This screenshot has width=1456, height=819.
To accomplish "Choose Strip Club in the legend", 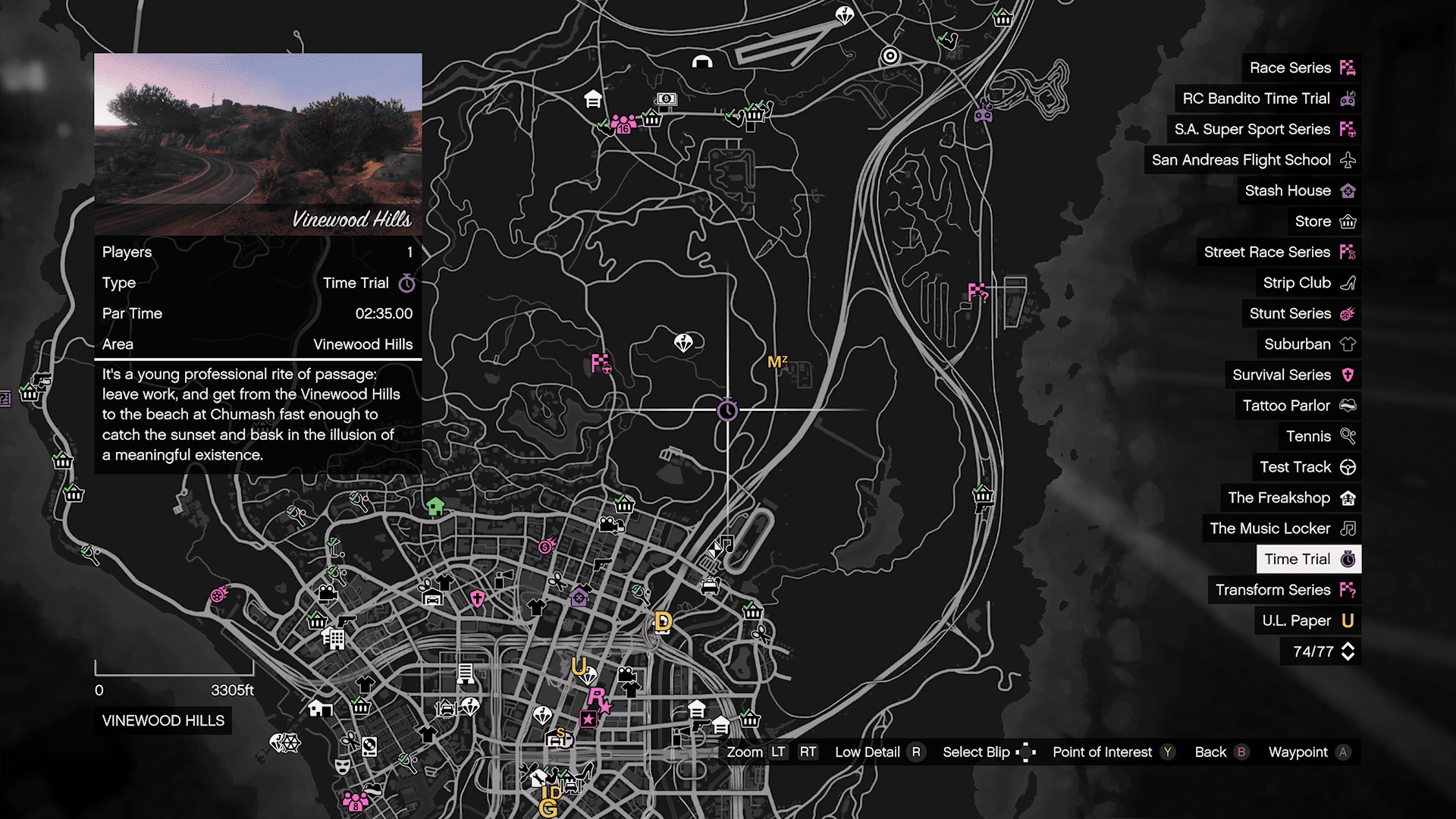I will click(x=1307, y=283).
